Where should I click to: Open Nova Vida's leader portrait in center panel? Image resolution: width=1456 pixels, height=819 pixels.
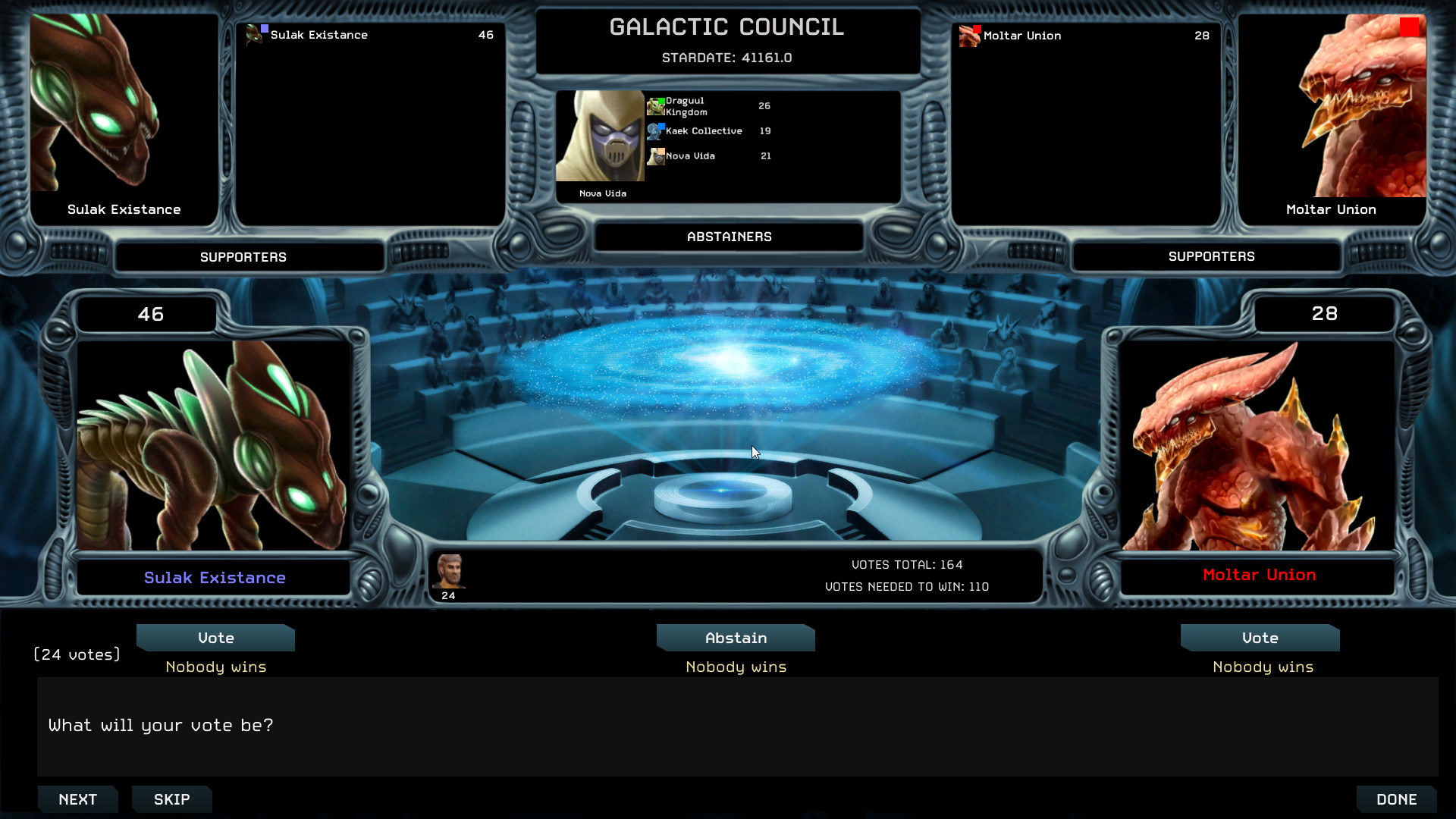click(x=600, y=136)
